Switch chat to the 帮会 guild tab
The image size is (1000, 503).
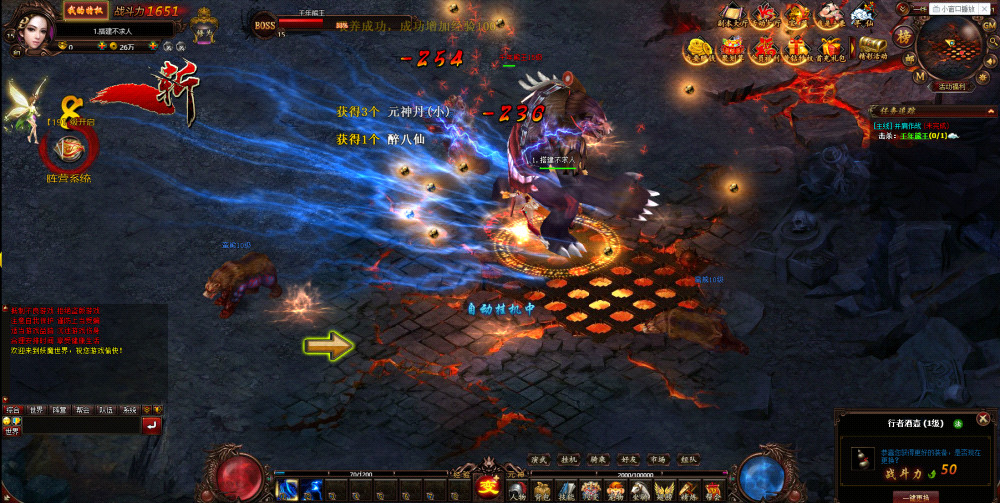pyautogui.click(x=83, y=410)
